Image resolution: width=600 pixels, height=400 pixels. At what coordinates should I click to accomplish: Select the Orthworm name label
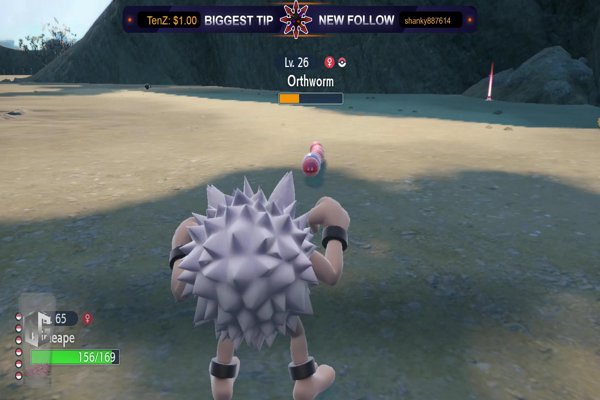click(309, 81)
